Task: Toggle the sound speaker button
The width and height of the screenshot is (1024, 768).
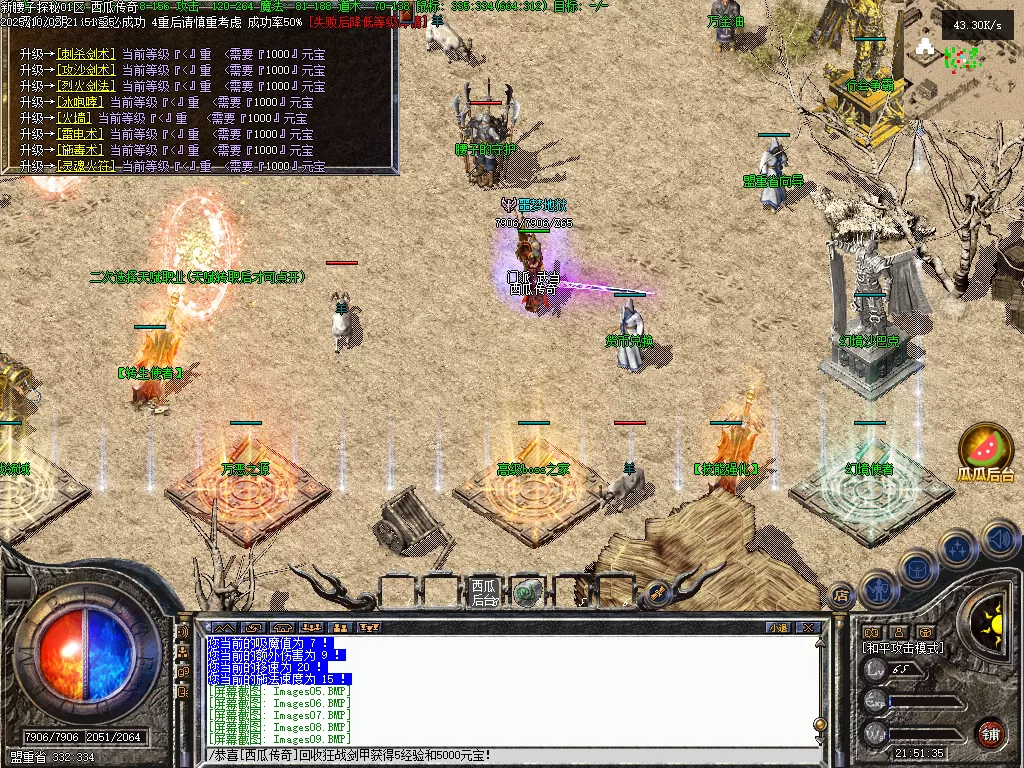Action: coord(1000,541)
